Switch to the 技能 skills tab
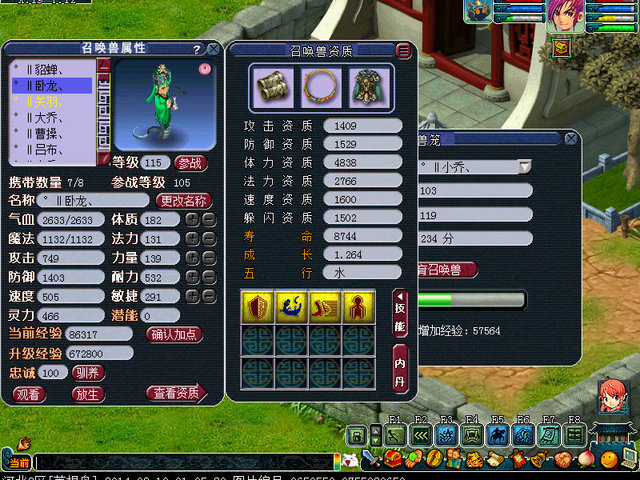640x480 pixels. tap(400, 313)
